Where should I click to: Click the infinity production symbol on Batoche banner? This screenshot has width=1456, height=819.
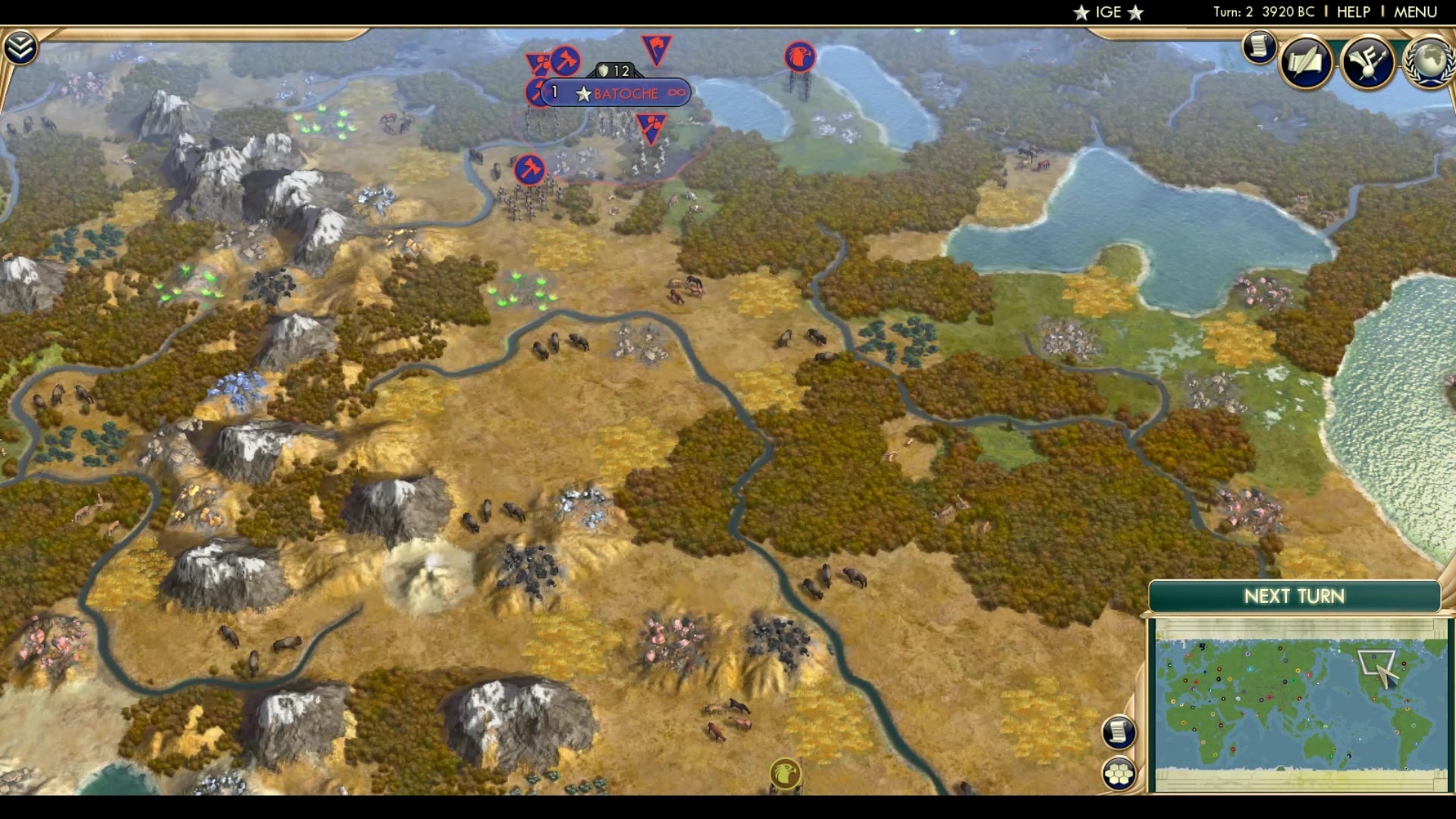click(x=677, y=93)
